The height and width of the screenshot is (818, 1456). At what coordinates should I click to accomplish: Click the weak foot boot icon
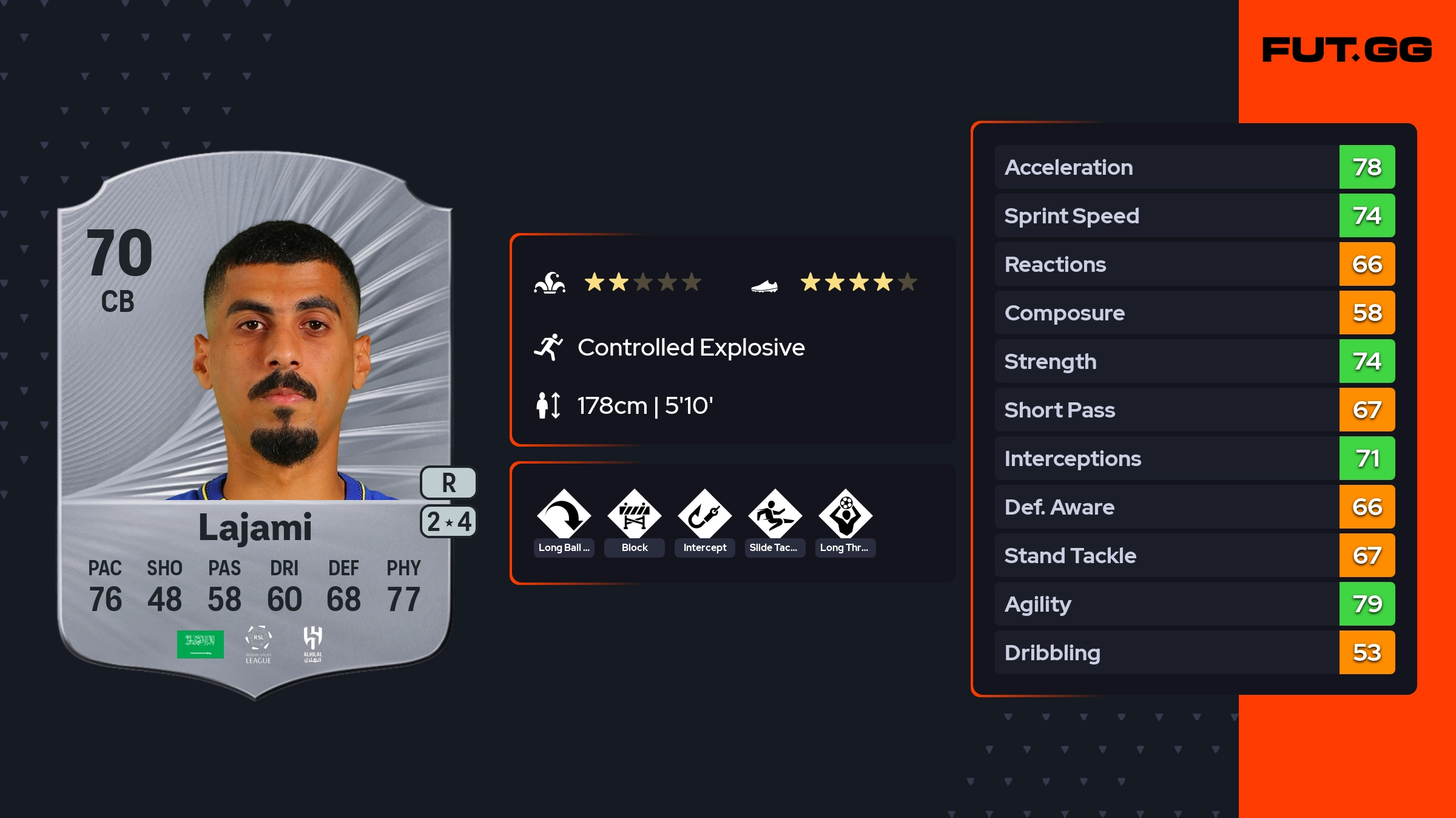[764, 285]
